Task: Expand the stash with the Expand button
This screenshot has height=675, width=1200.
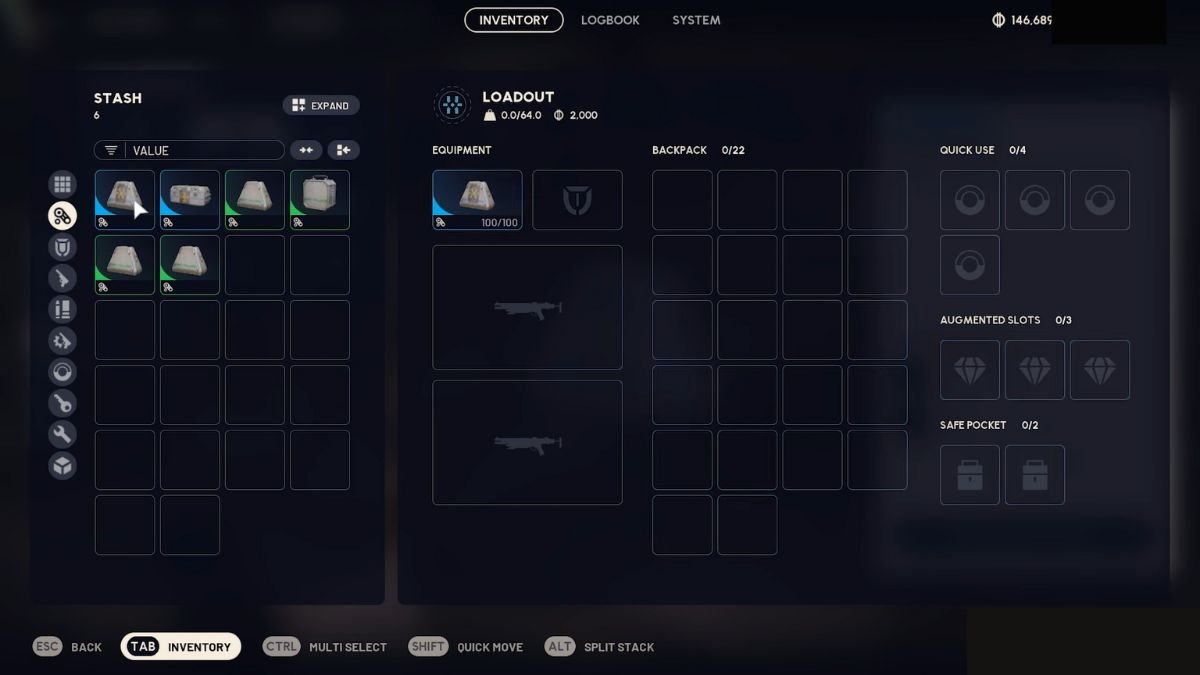Action: [x=321, y=105]
